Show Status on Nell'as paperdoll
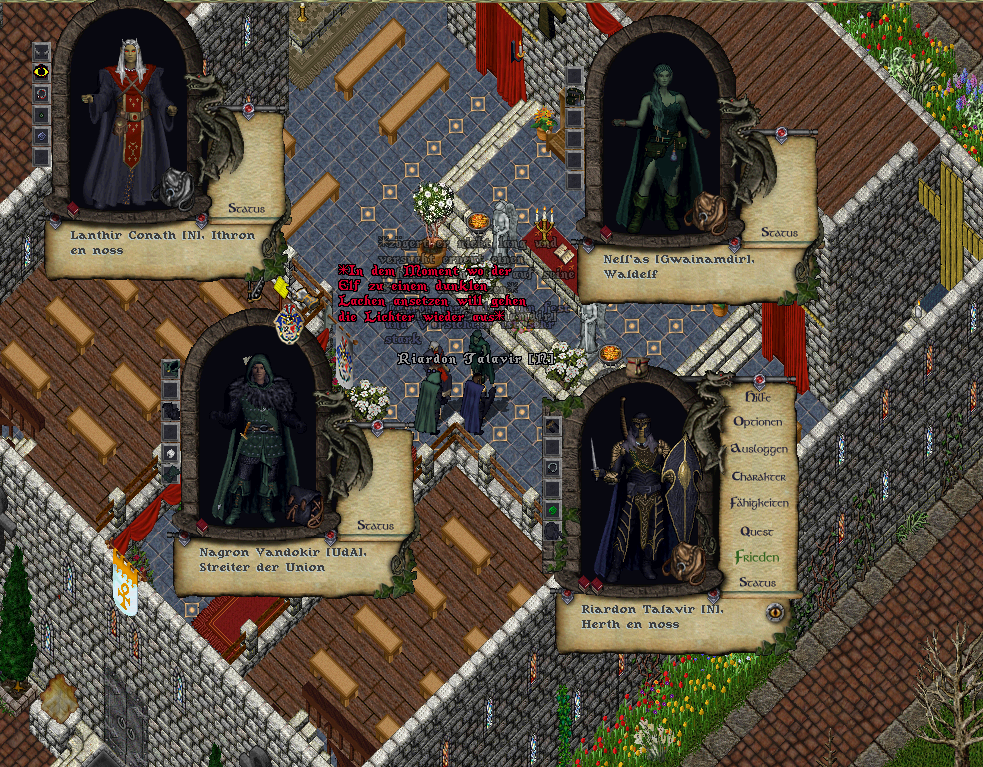Image resolution: width=983 pixels, height=767 pixels. click(779, 232)
